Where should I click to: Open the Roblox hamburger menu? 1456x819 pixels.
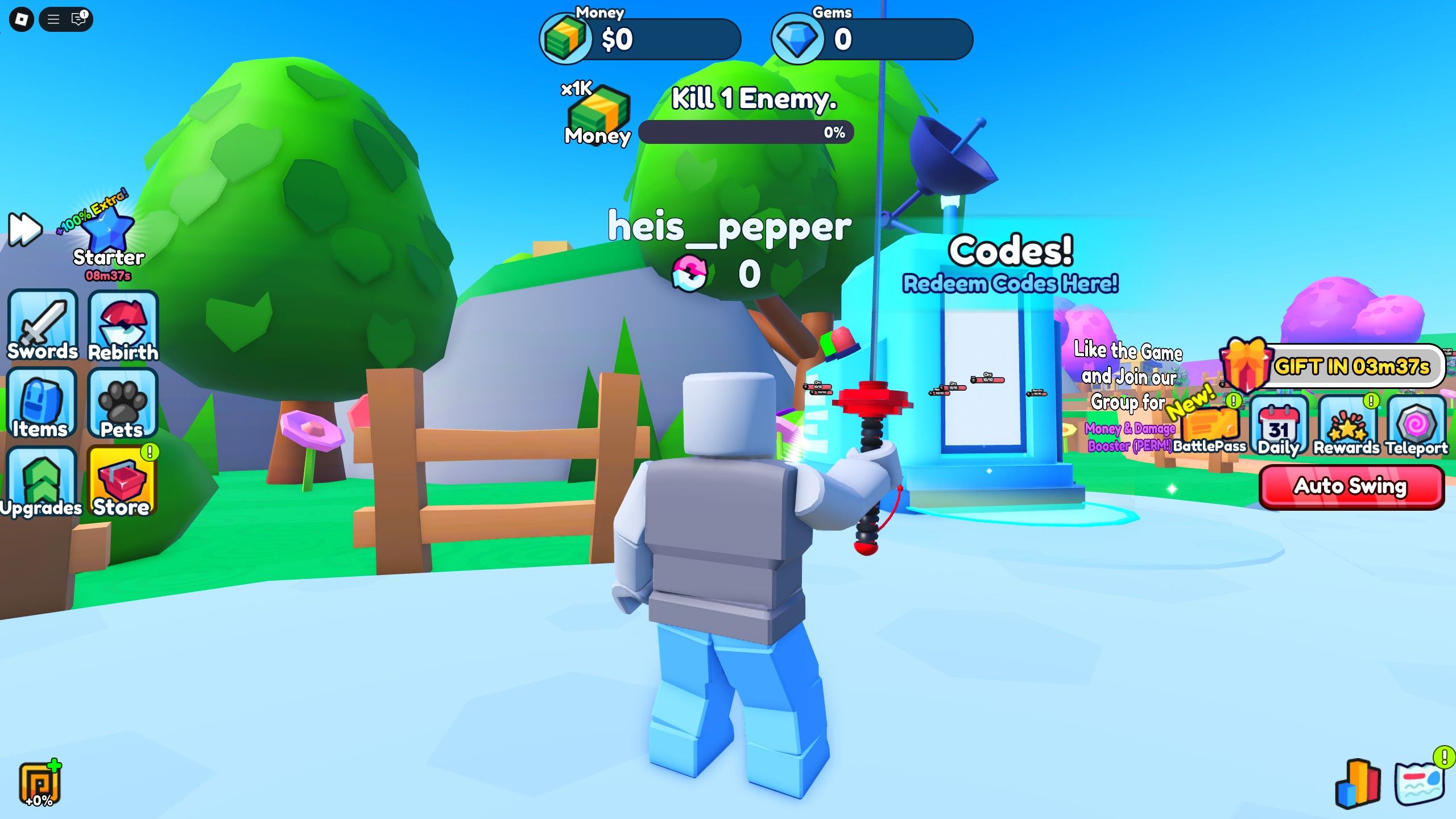click(x=54, y=18)
